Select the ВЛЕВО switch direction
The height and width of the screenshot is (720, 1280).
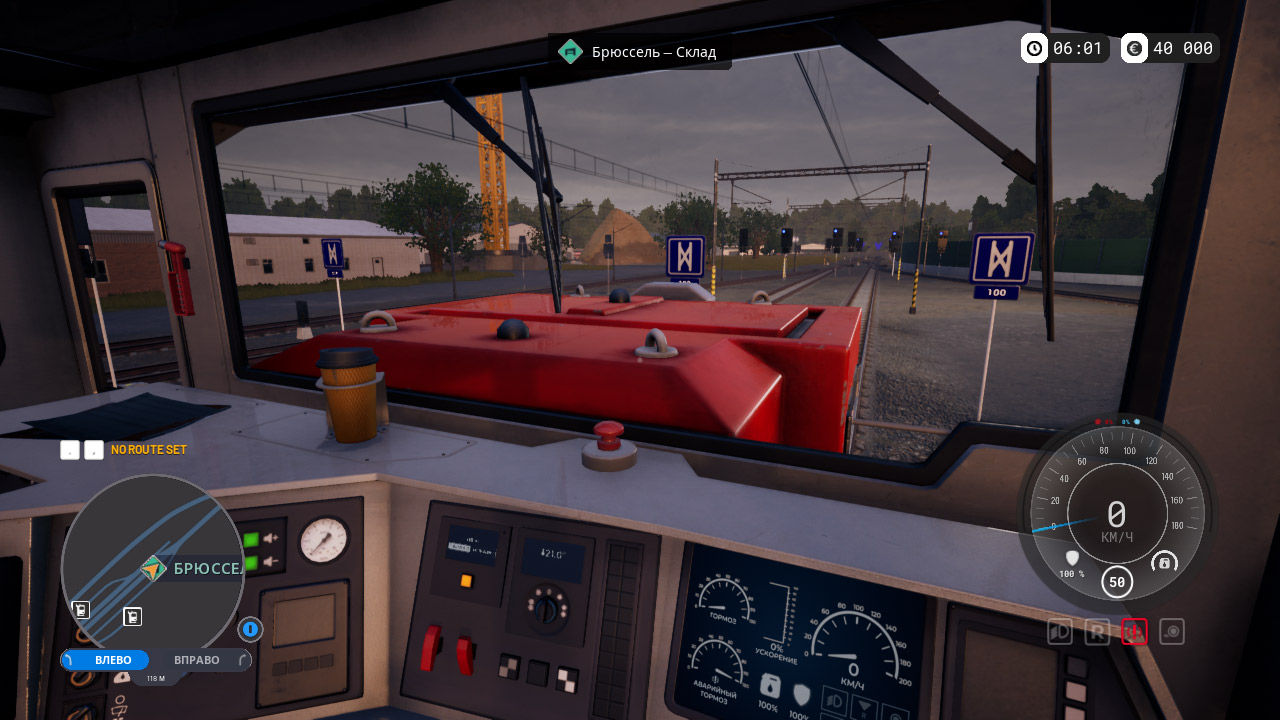[106, 660]
